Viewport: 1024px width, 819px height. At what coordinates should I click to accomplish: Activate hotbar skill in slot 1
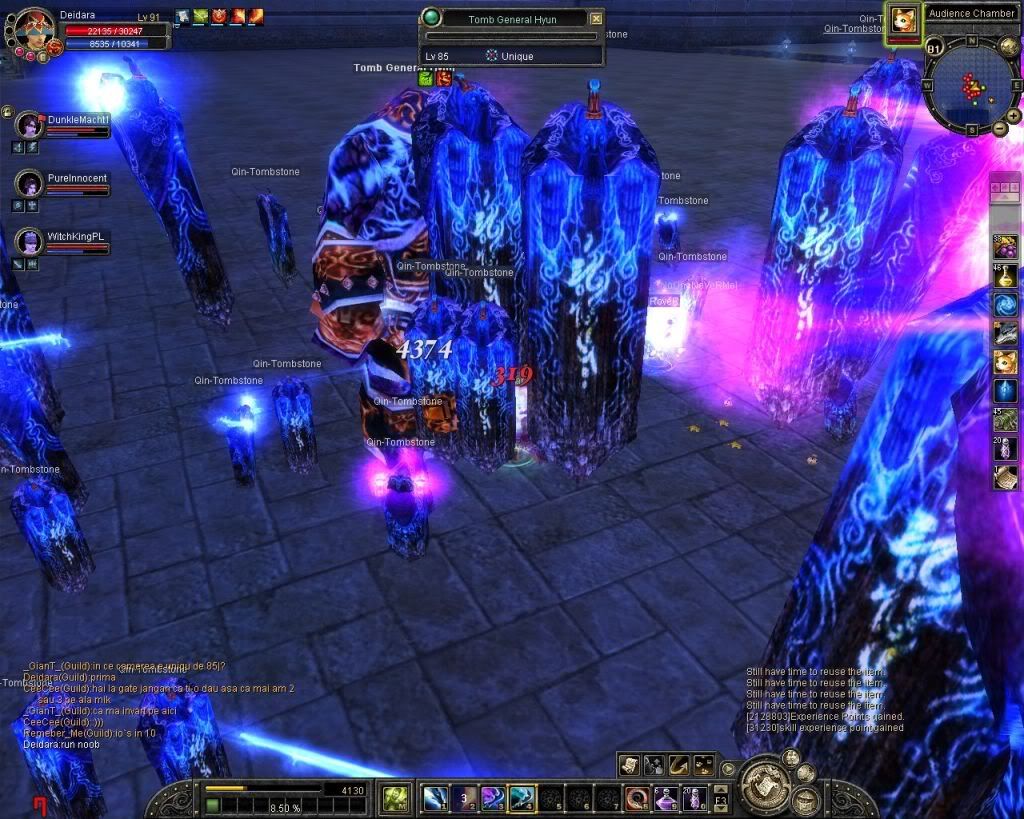coord(434,798)
